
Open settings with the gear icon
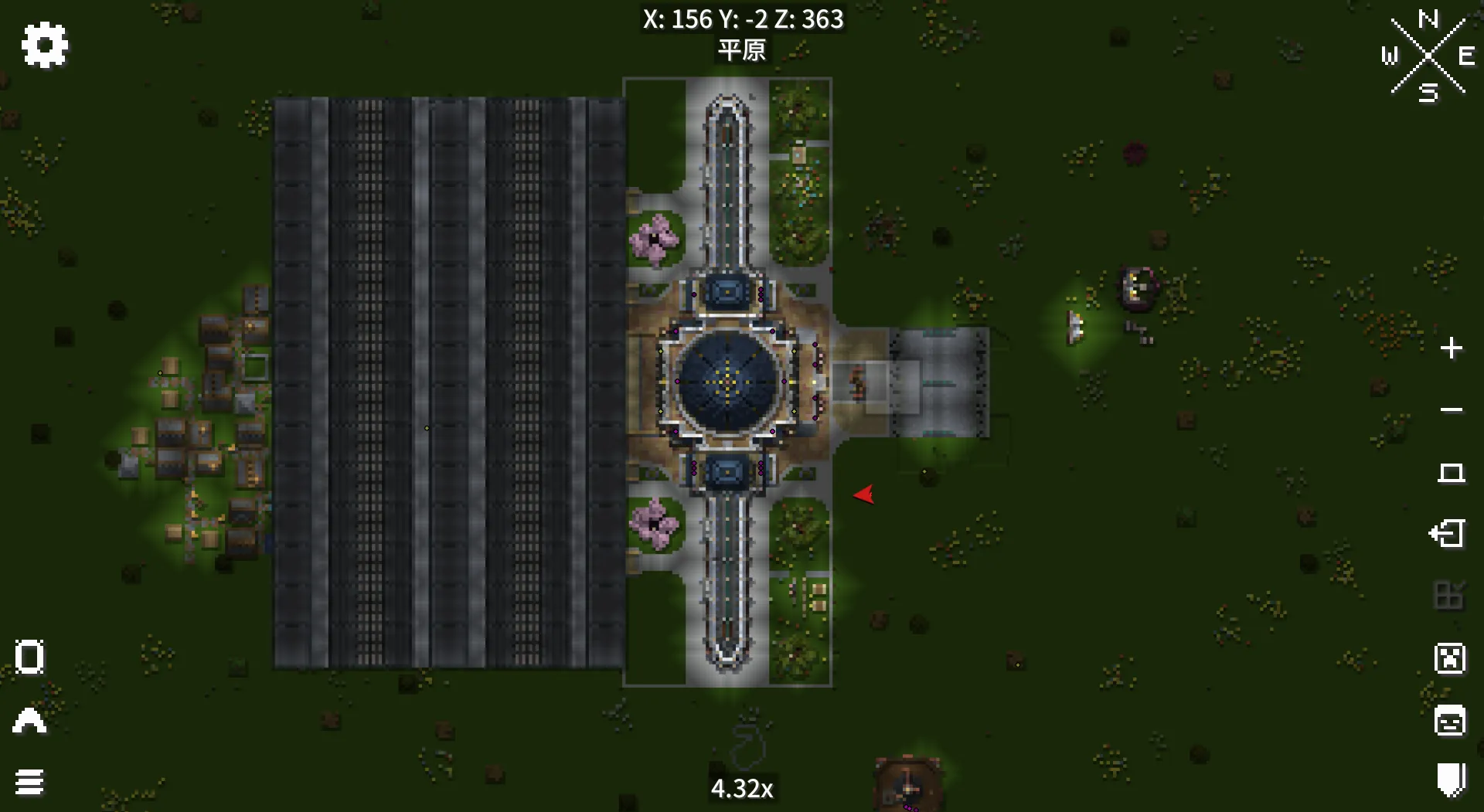[45, 45]
